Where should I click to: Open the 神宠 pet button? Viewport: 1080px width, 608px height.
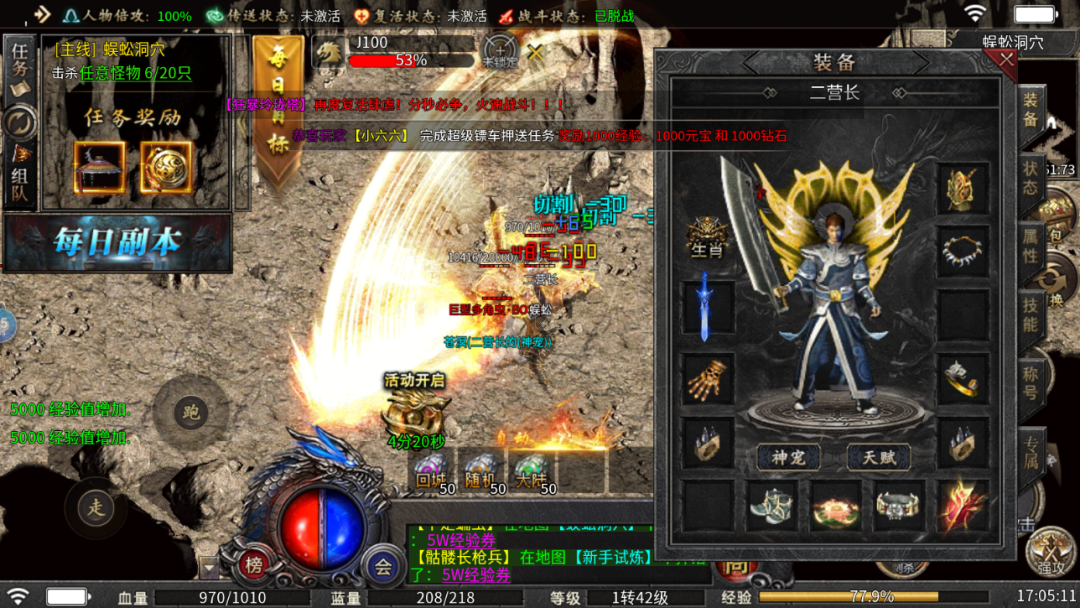tap(788, 458)
